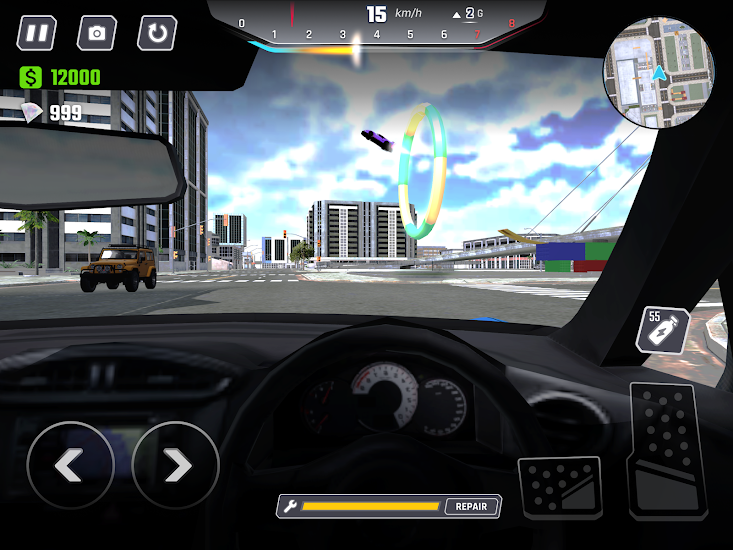Tap the camera view button
The image size is (733, 550).
click(97, 33)
